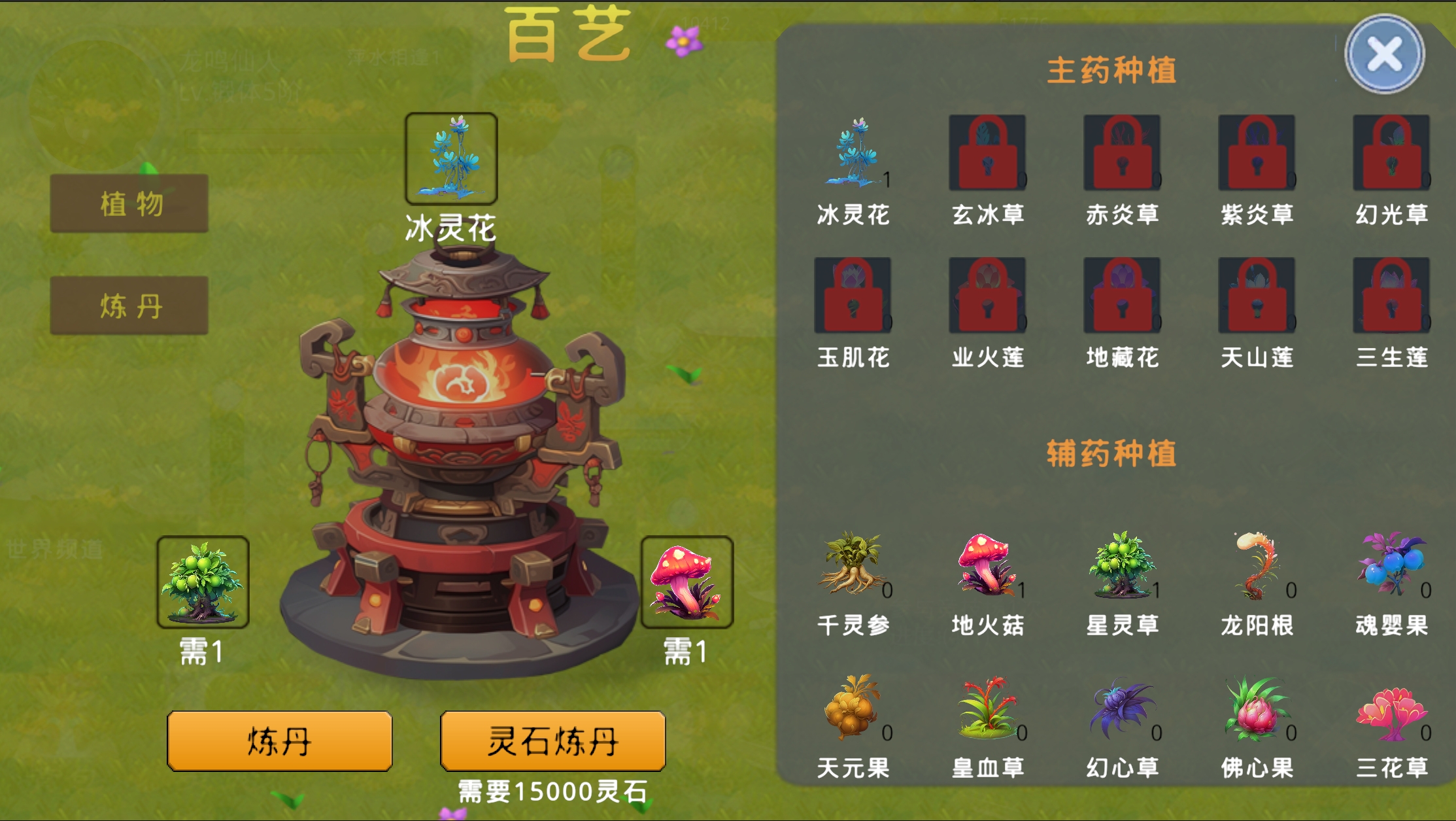Switch to the 炼丹 tab
The image size is (1456, 821).
click(128, 304)
